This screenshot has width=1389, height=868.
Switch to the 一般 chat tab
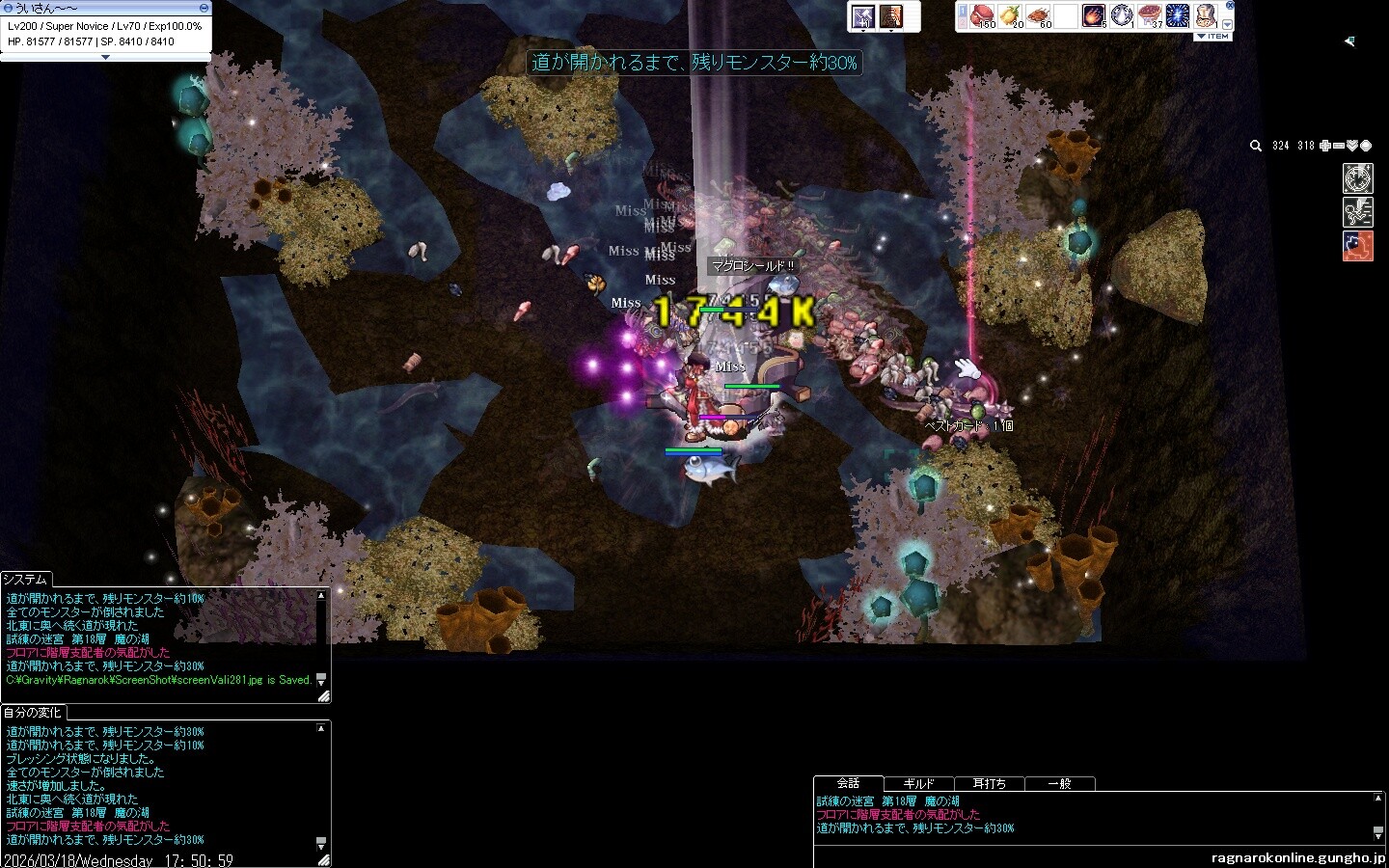(1059, 784)
